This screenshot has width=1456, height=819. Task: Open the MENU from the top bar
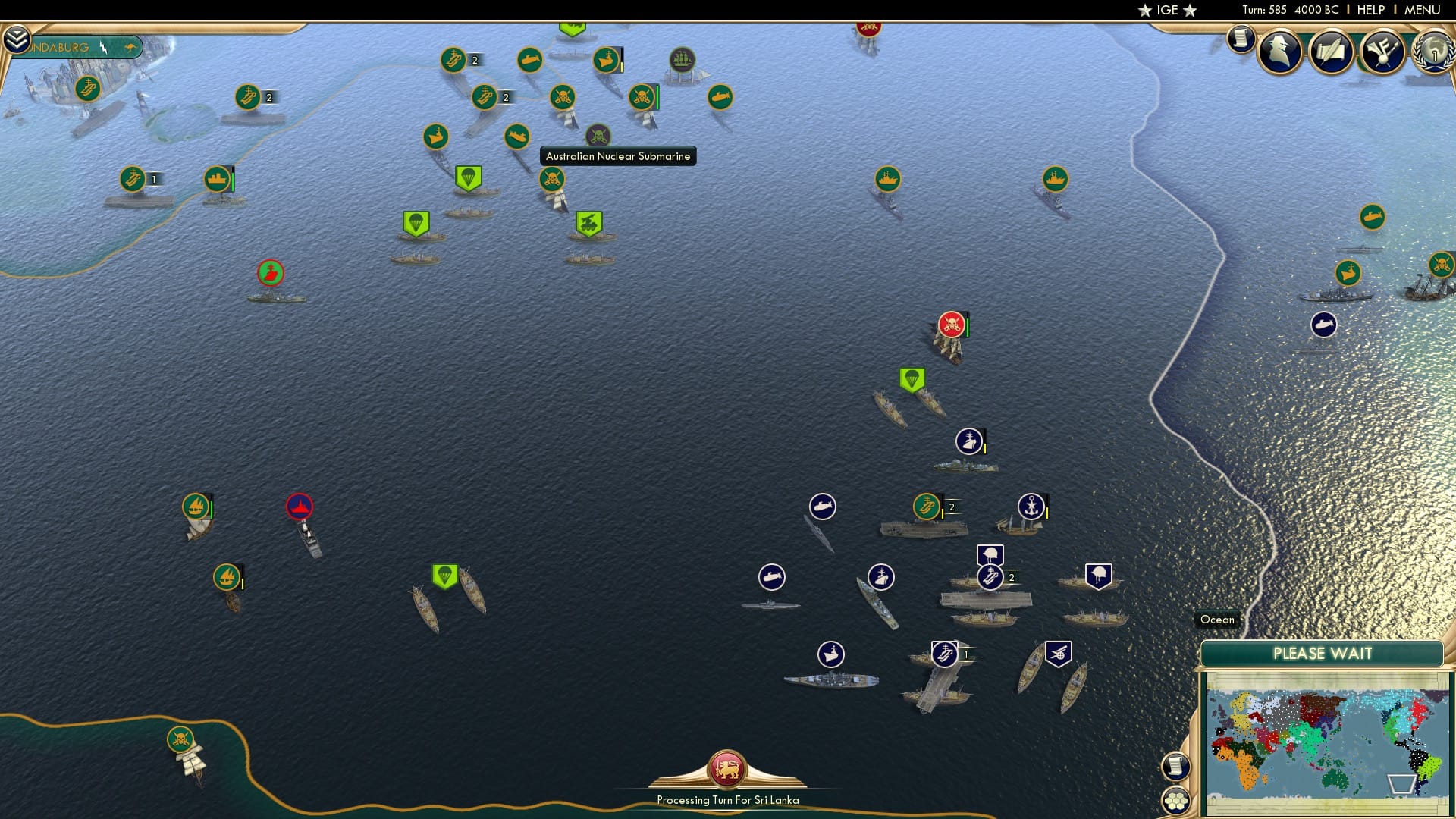click(1424, 10)
